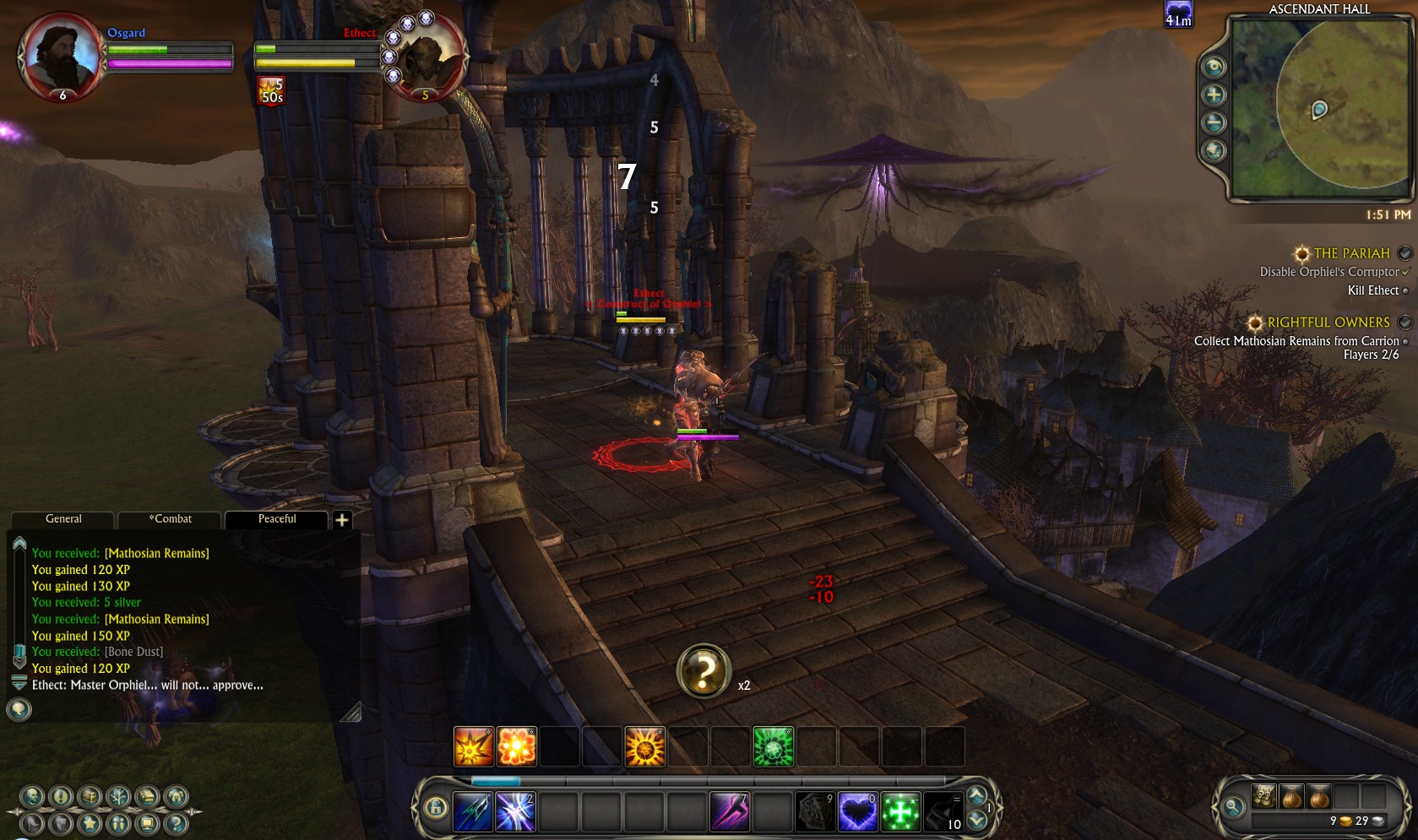Viewport: 1418px width, 840px height.
Task: Add a new chat tab with plus button
Action: [x=342, y=520]
